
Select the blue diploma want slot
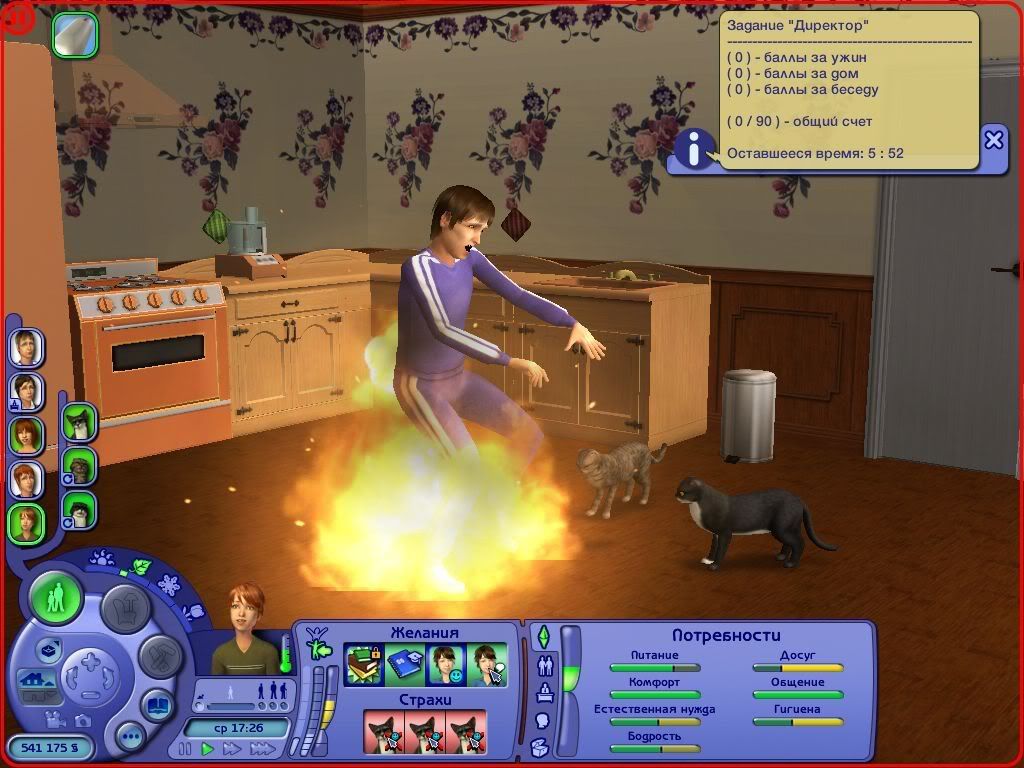point(405,665)
